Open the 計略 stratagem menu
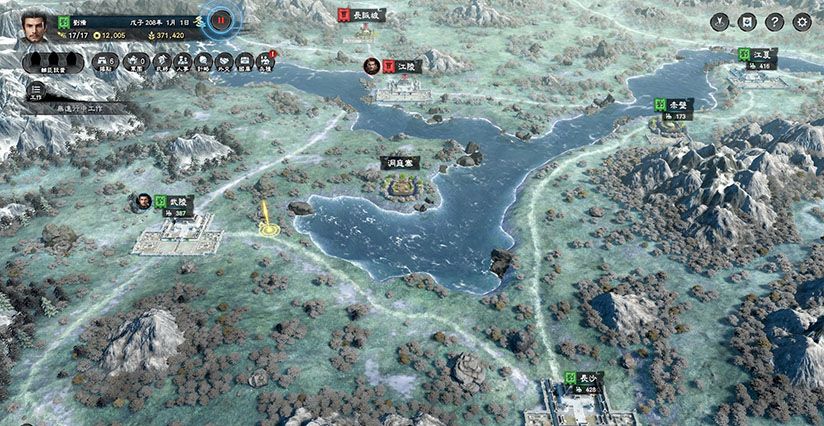This screenshot has height=426, width=824. [x=203, y=63]
